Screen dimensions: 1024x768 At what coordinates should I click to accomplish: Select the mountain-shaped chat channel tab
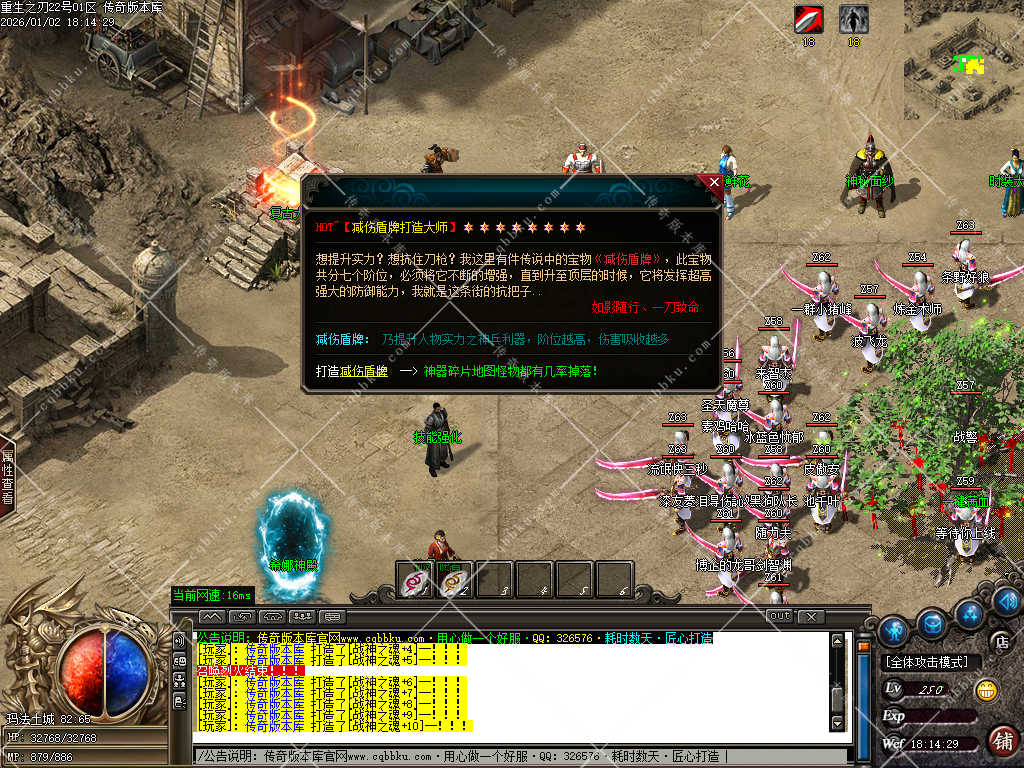(x=212, y=616)
